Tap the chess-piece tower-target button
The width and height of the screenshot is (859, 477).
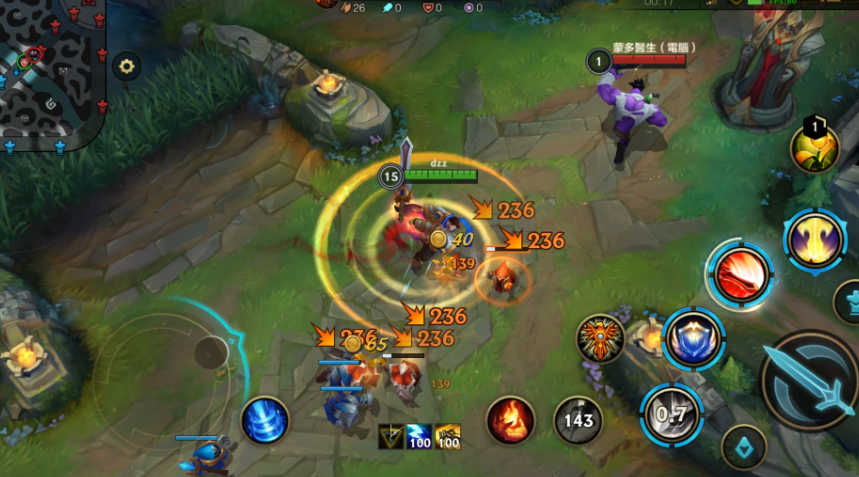pyautogui.click(x=848, y=301)
